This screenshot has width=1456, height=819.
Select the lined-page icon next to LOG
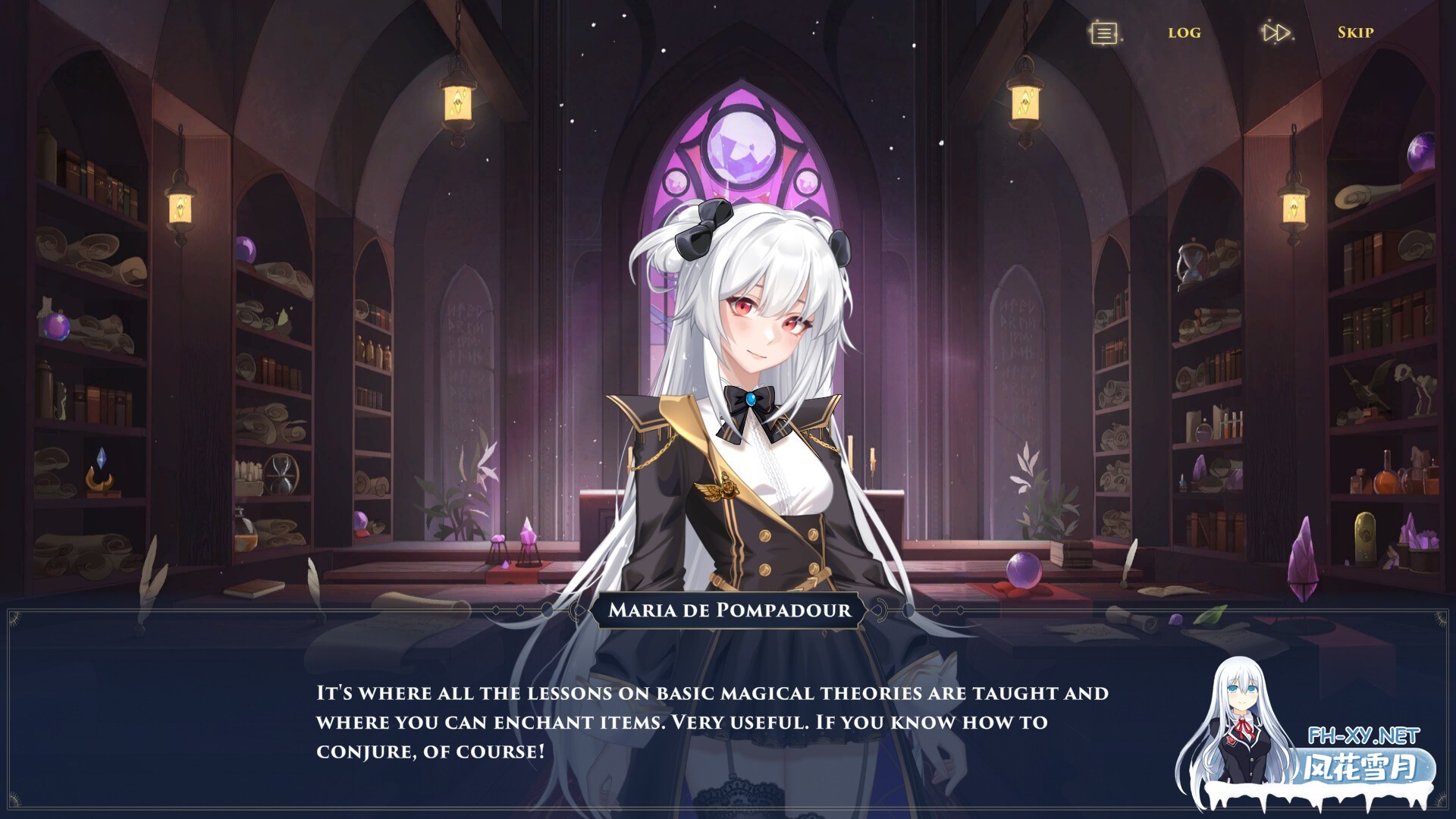click(x=1103, y=33)
